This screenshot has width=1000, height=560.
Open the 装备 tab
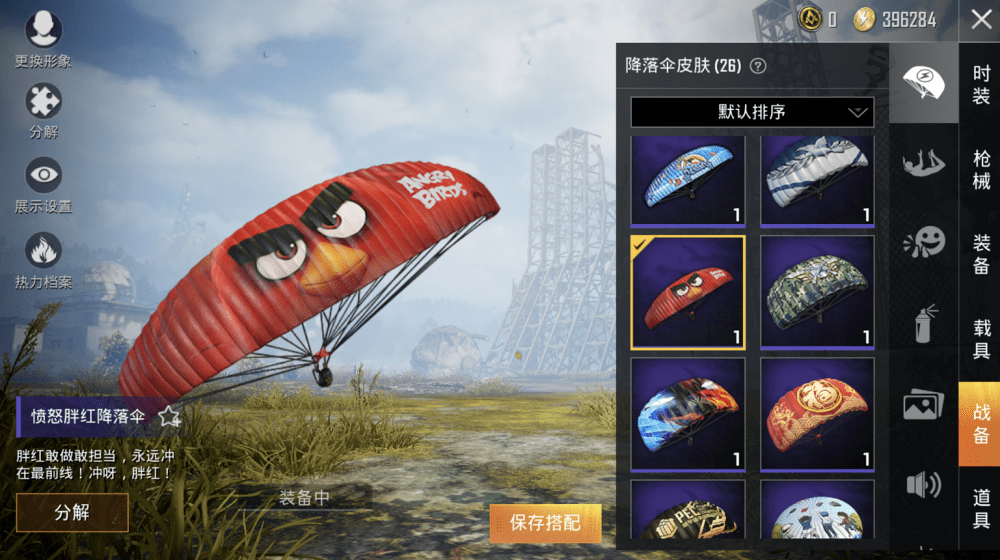pyautogui.click(x=981, y=253)
